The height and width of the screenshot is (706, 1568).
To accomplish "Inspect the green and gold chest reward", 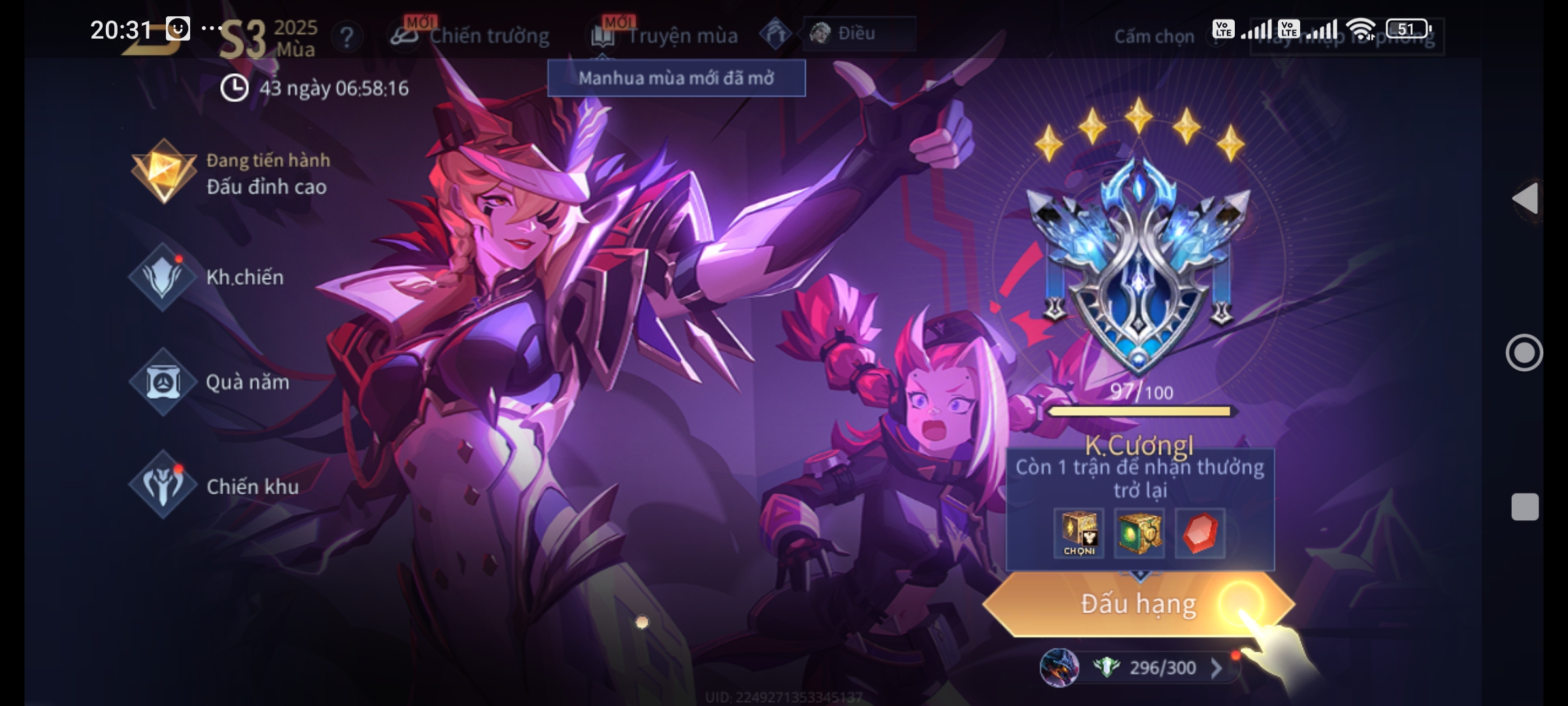I will tap(1139, 533).
